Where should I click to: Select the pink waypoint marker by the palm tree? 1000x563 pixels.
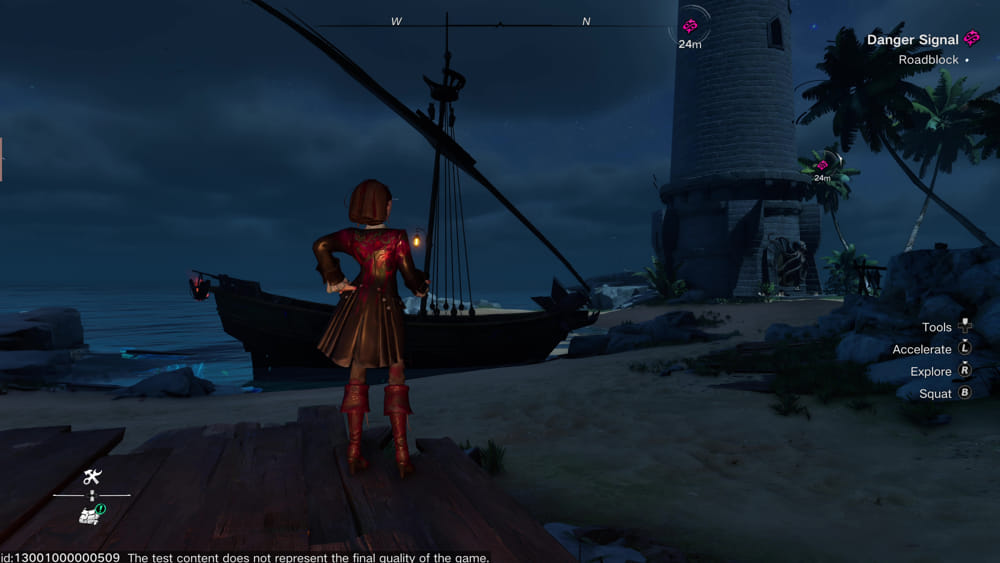coord(822,164)
